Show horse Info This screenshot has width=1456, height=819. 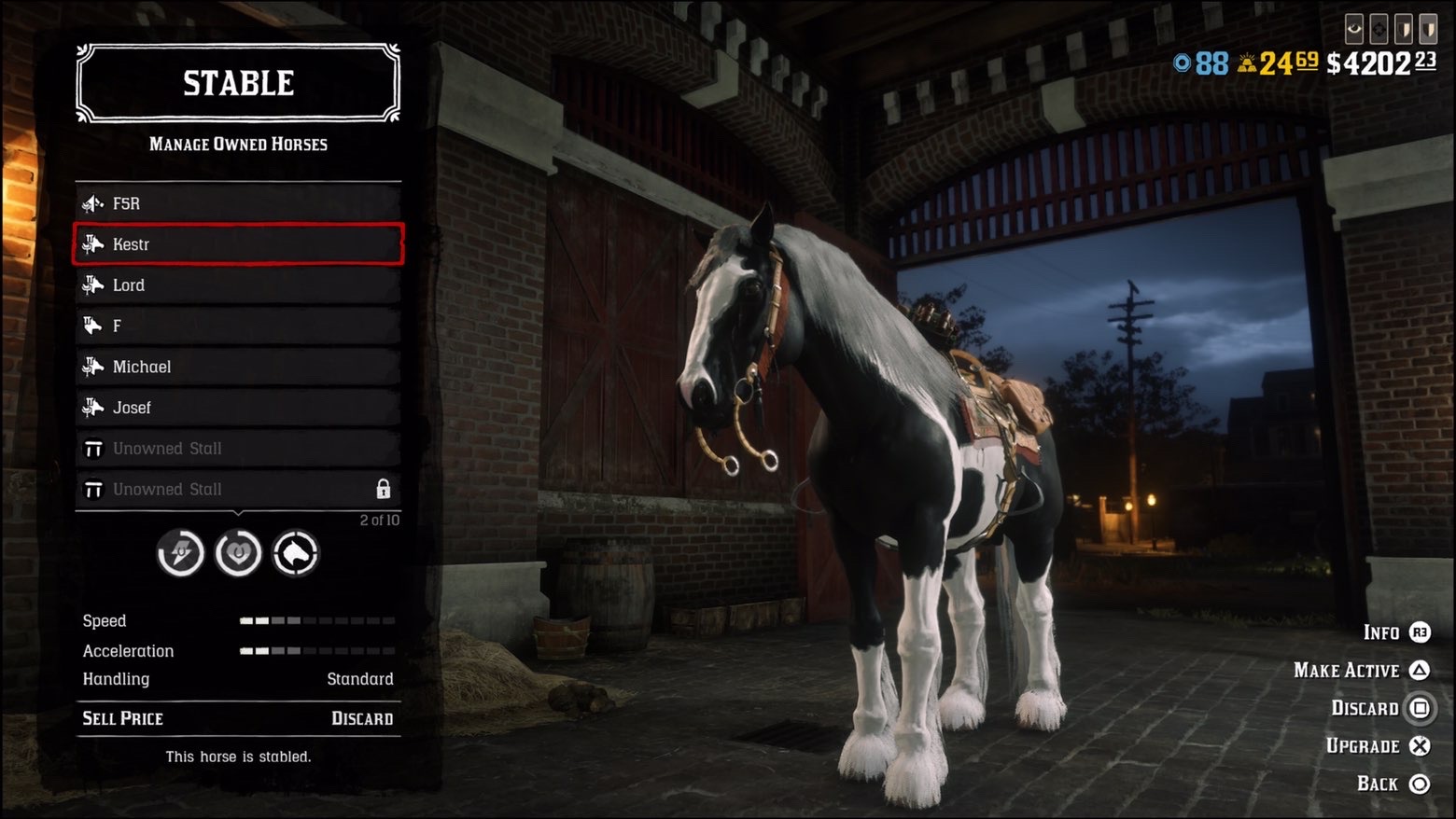pos(1396,633)
